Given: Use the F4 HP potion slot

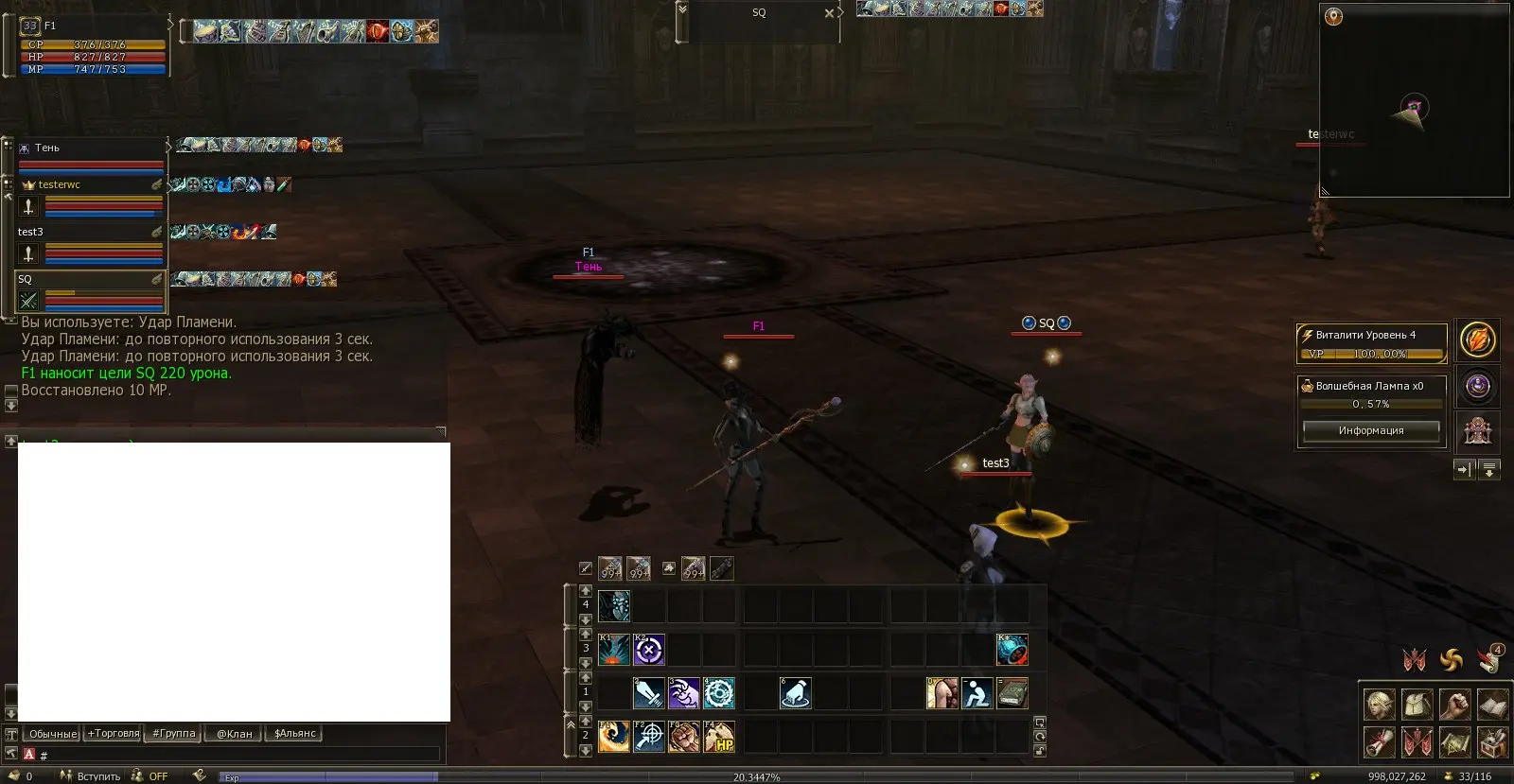Looking at the screenshot, I should [x=719, y=737].
